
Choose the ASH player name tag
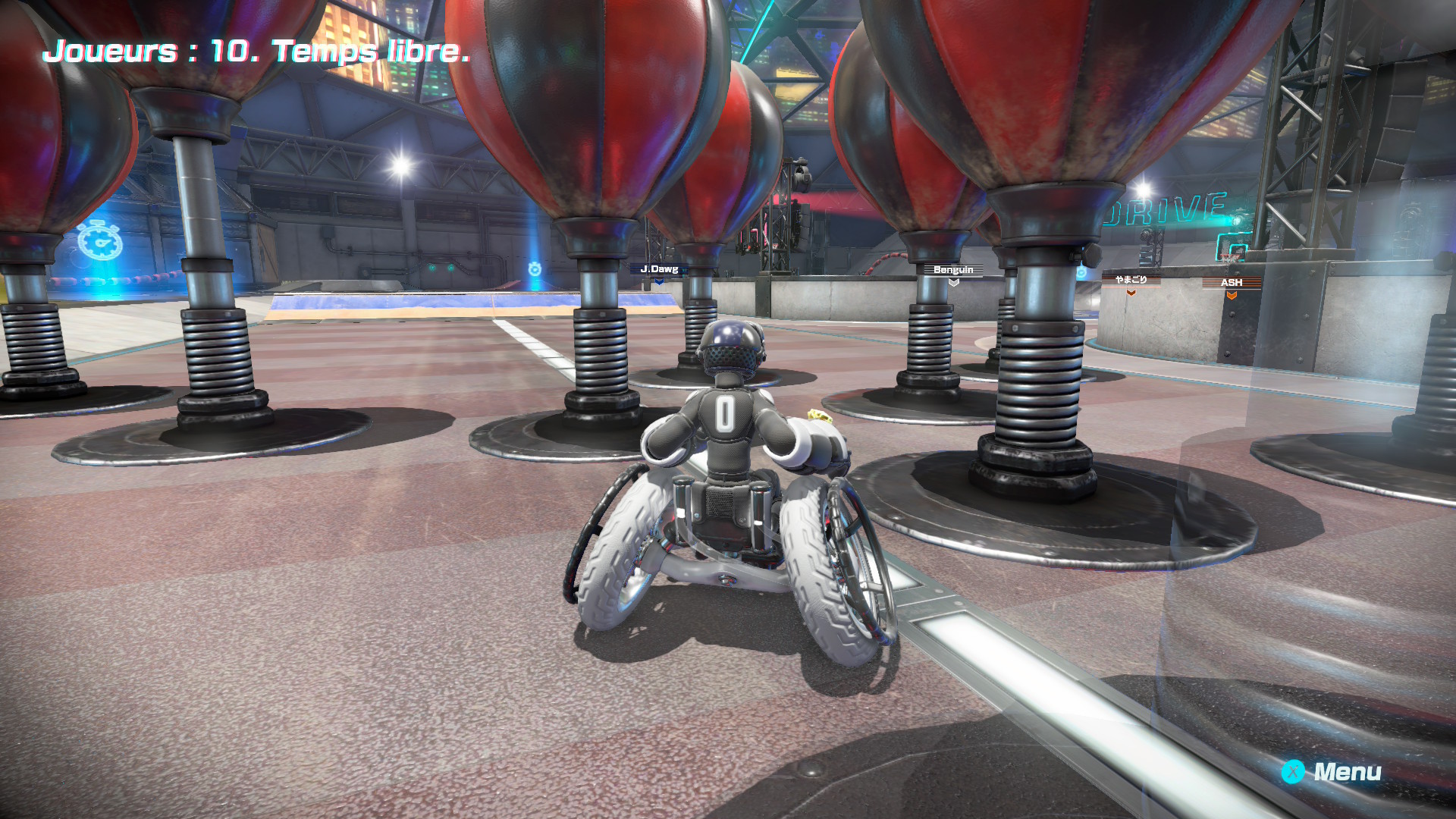click(x=1232, y=283)
